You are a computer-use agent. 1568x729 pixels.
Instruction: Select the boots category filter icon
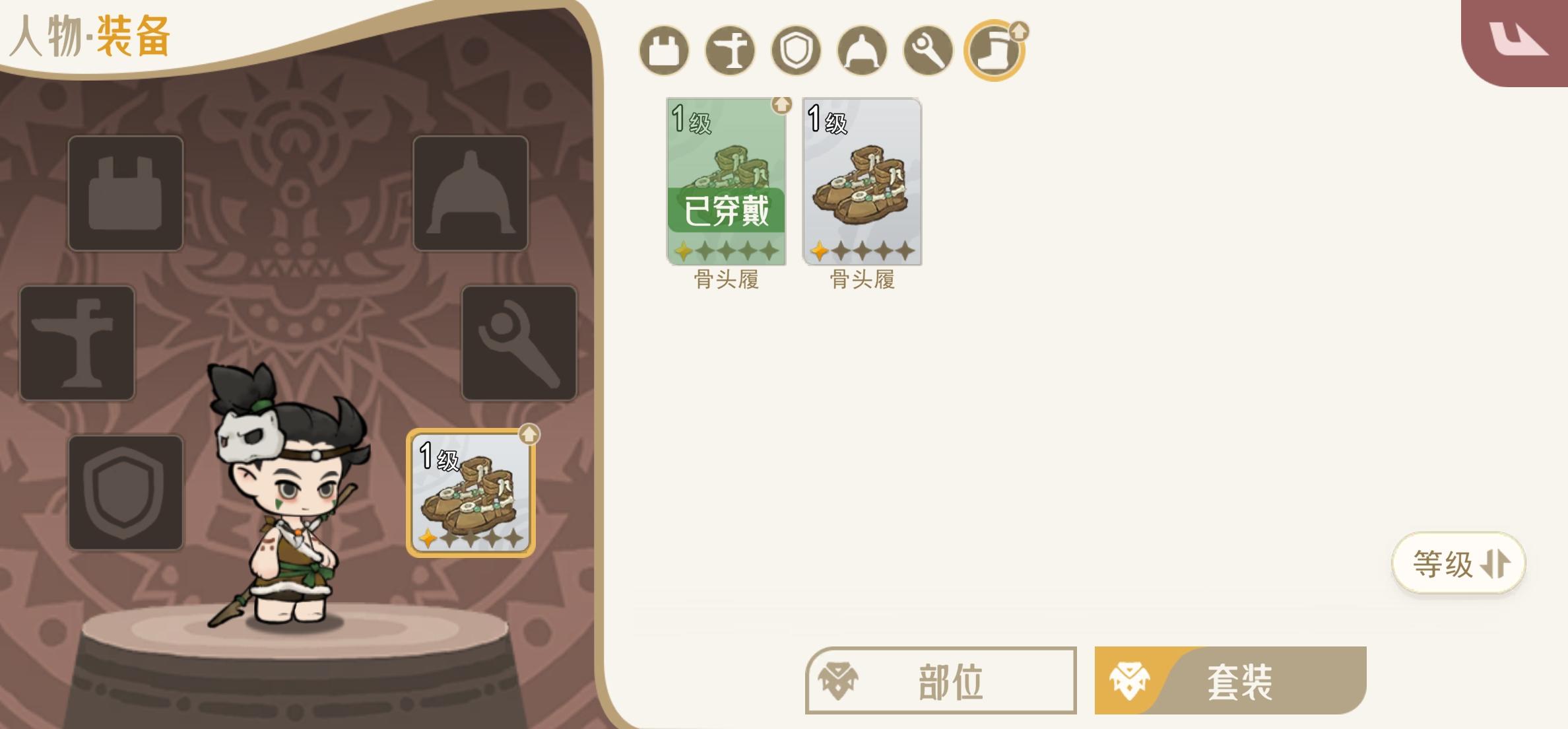(x=993, y=52)
